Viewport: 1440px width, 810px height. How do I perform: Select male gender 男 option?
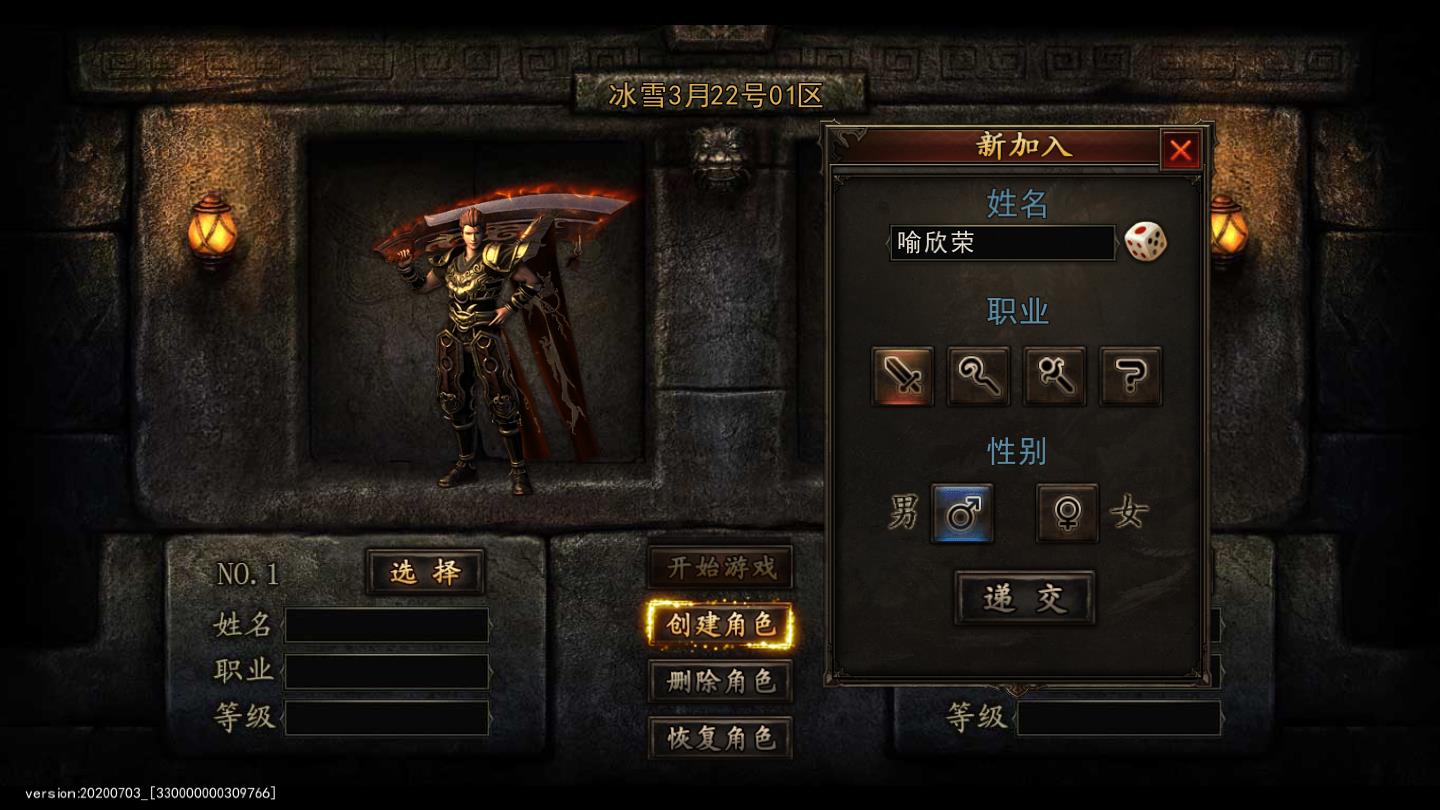905,513
